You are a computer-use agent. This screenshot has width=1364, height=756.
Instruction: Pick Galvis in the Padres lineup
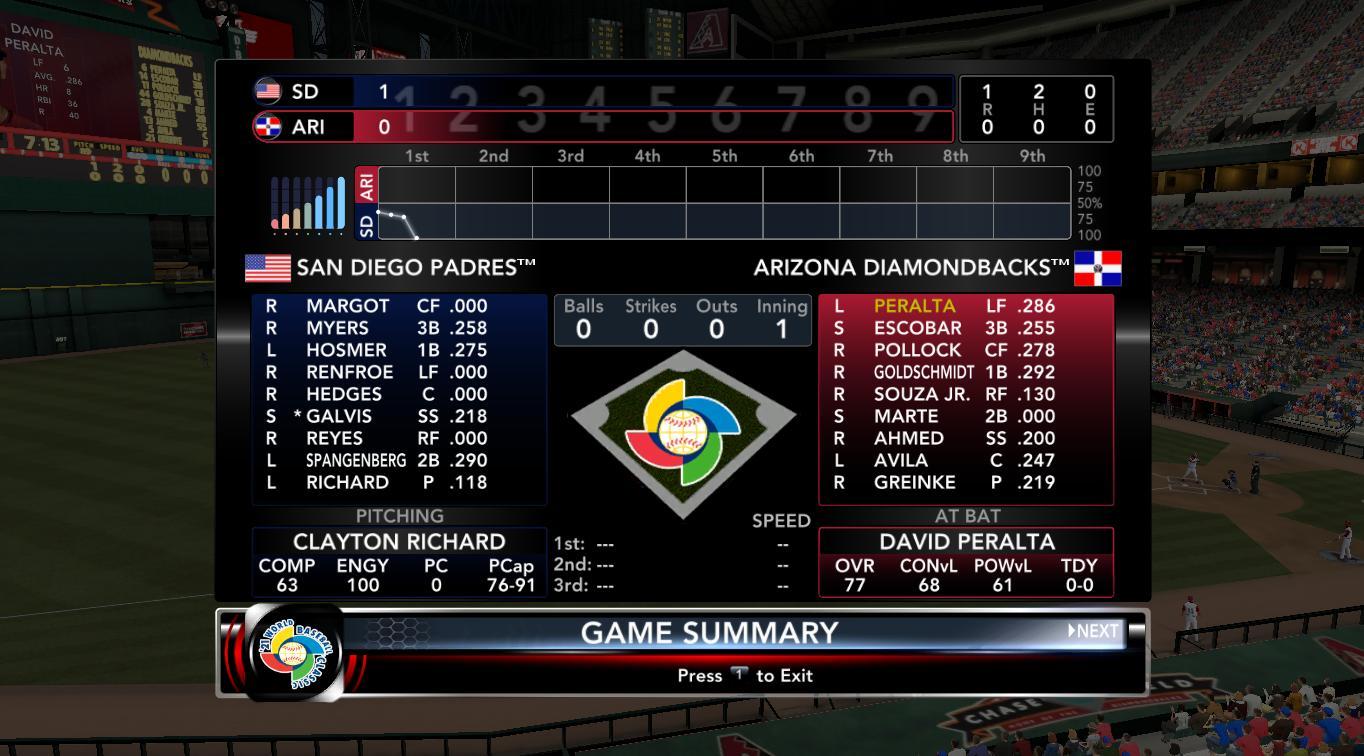[x=338, y=416]
